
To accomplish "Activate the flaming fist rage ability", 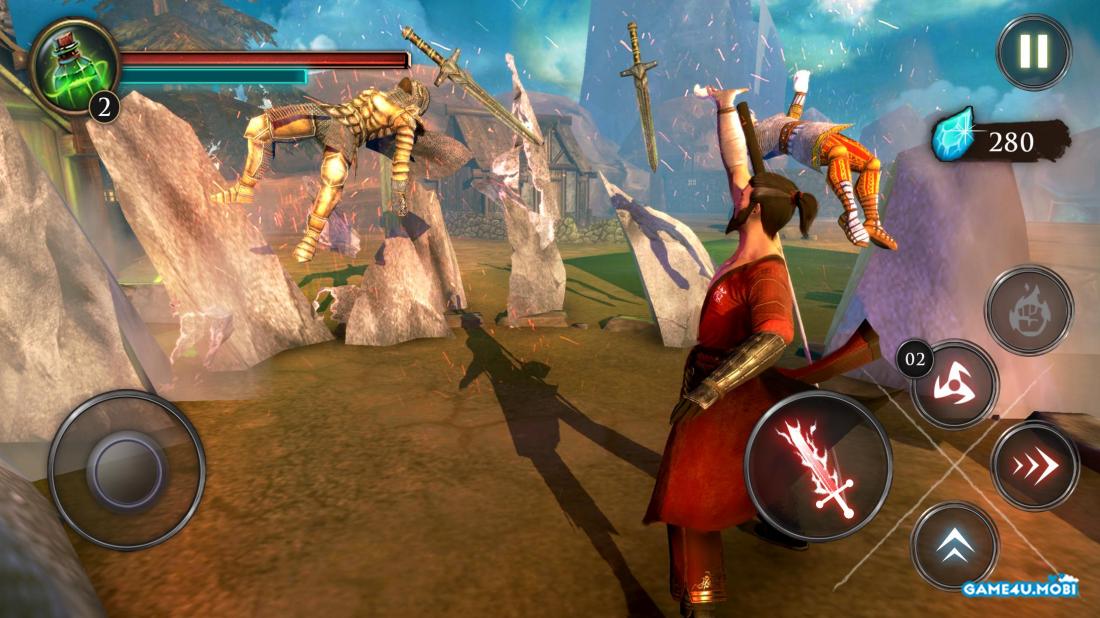I will (x=1029, y=310).
